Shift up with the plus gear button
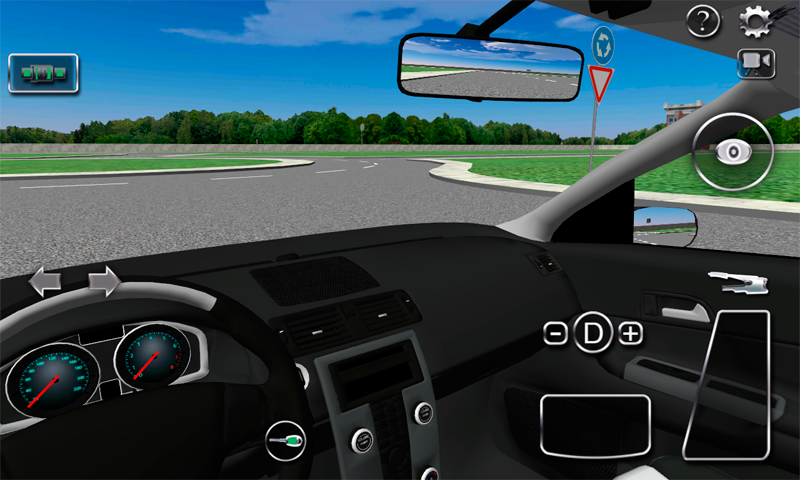The height and width of the screenshot is (480, 800). [x=630, y=334]
